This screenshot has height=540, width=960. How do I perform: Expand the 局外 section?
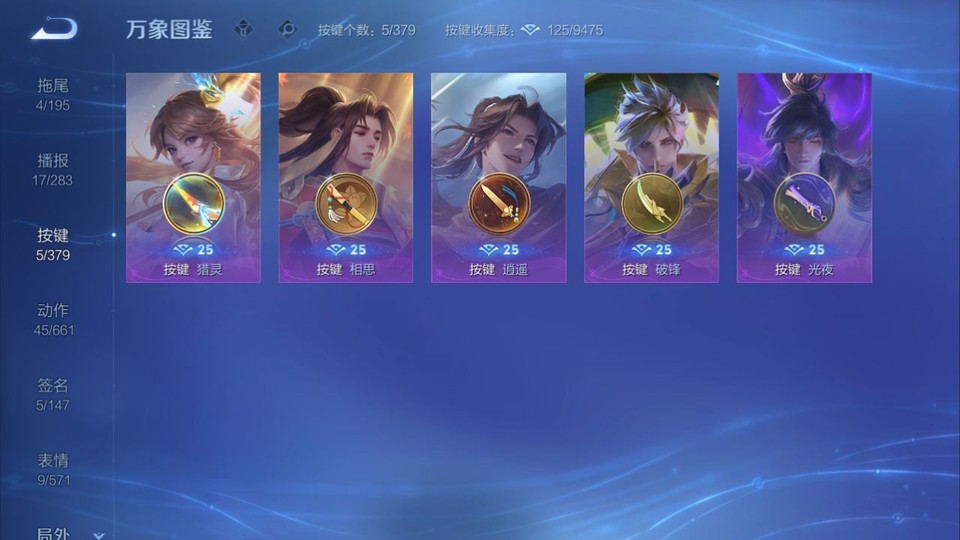point(70,534)
